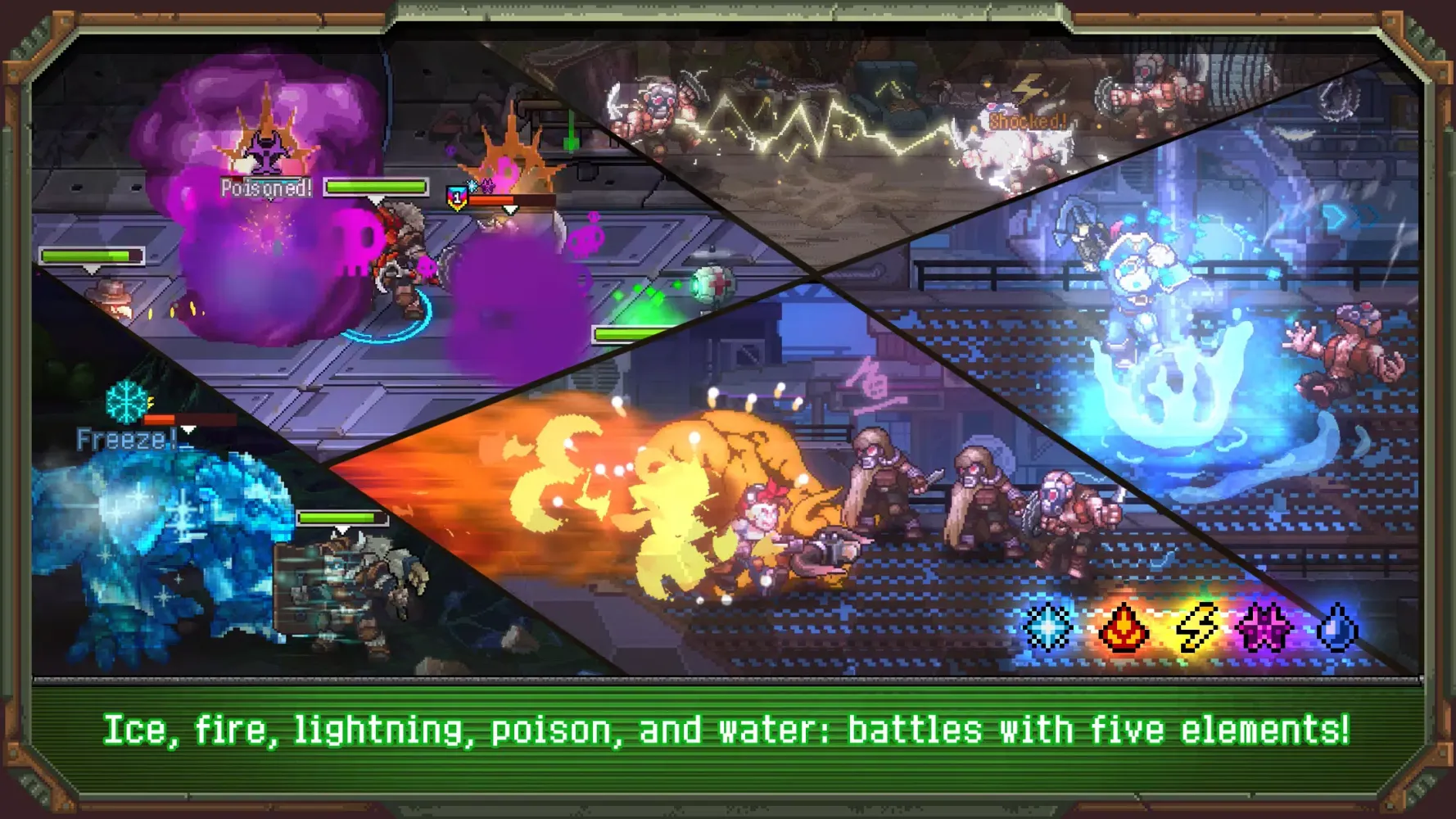Screen dimensions: 1456x819
Task: Choose the red fire element icon
Action: click(x=1122, y=628)
